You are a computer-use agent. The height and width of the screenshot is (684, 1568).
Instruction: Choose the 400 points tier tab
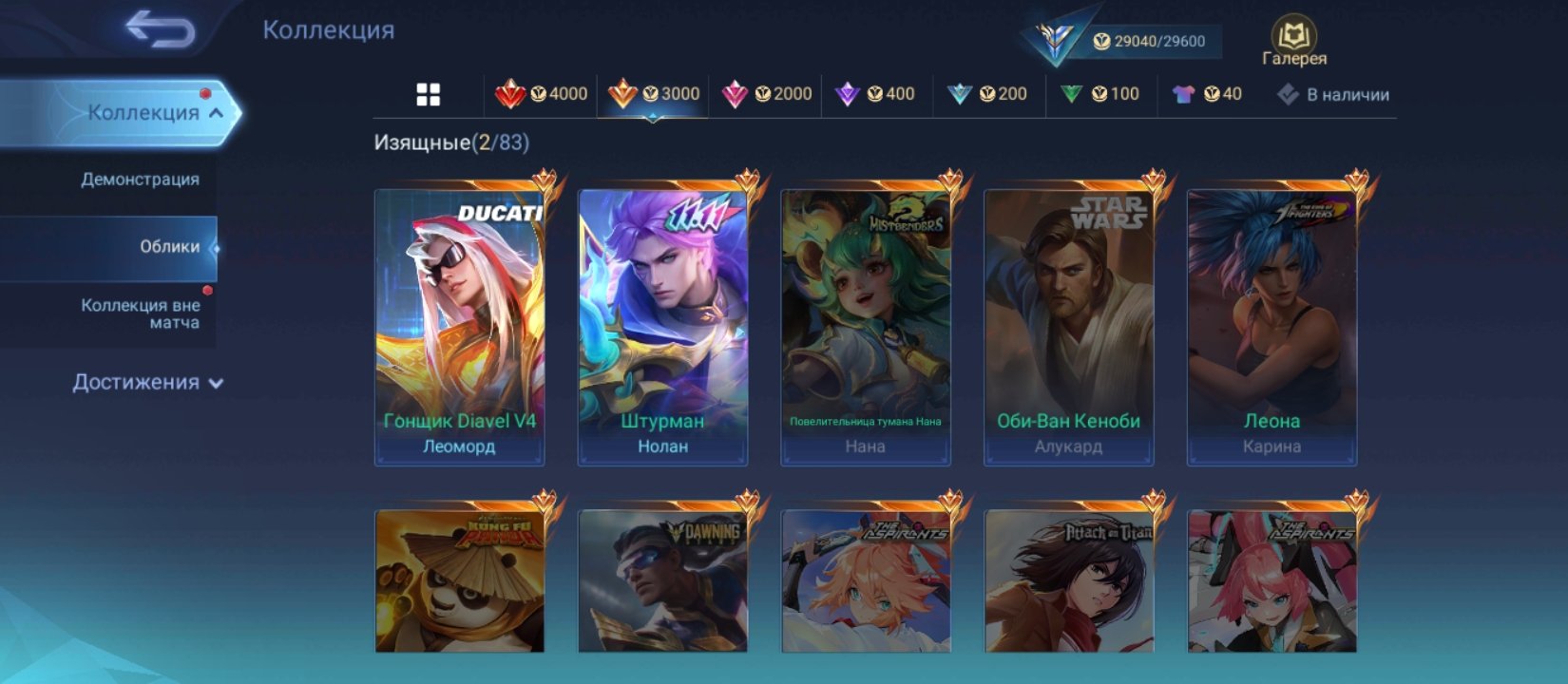pyautogui.click(x=874, y=94)
